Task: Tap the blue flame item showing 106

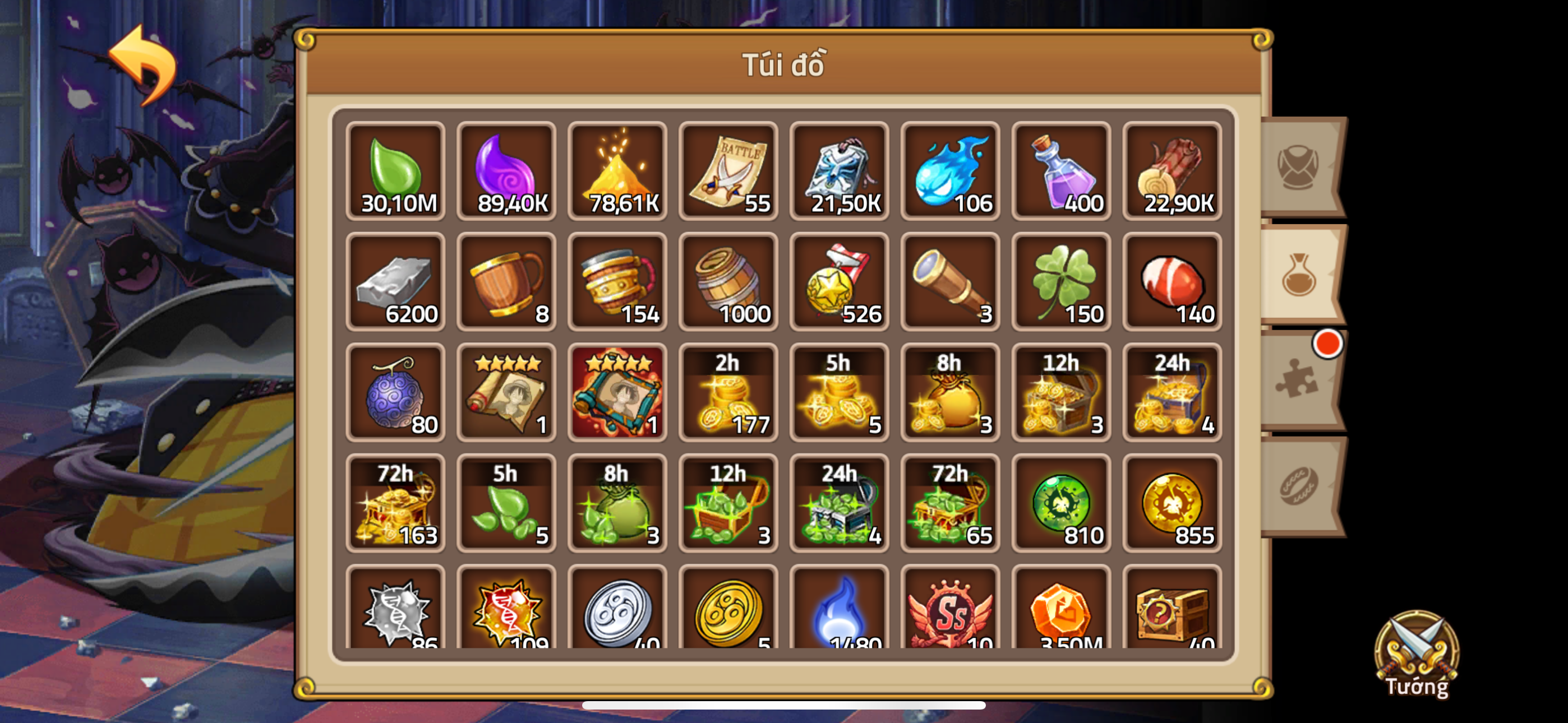Action: tap(949, 171)
